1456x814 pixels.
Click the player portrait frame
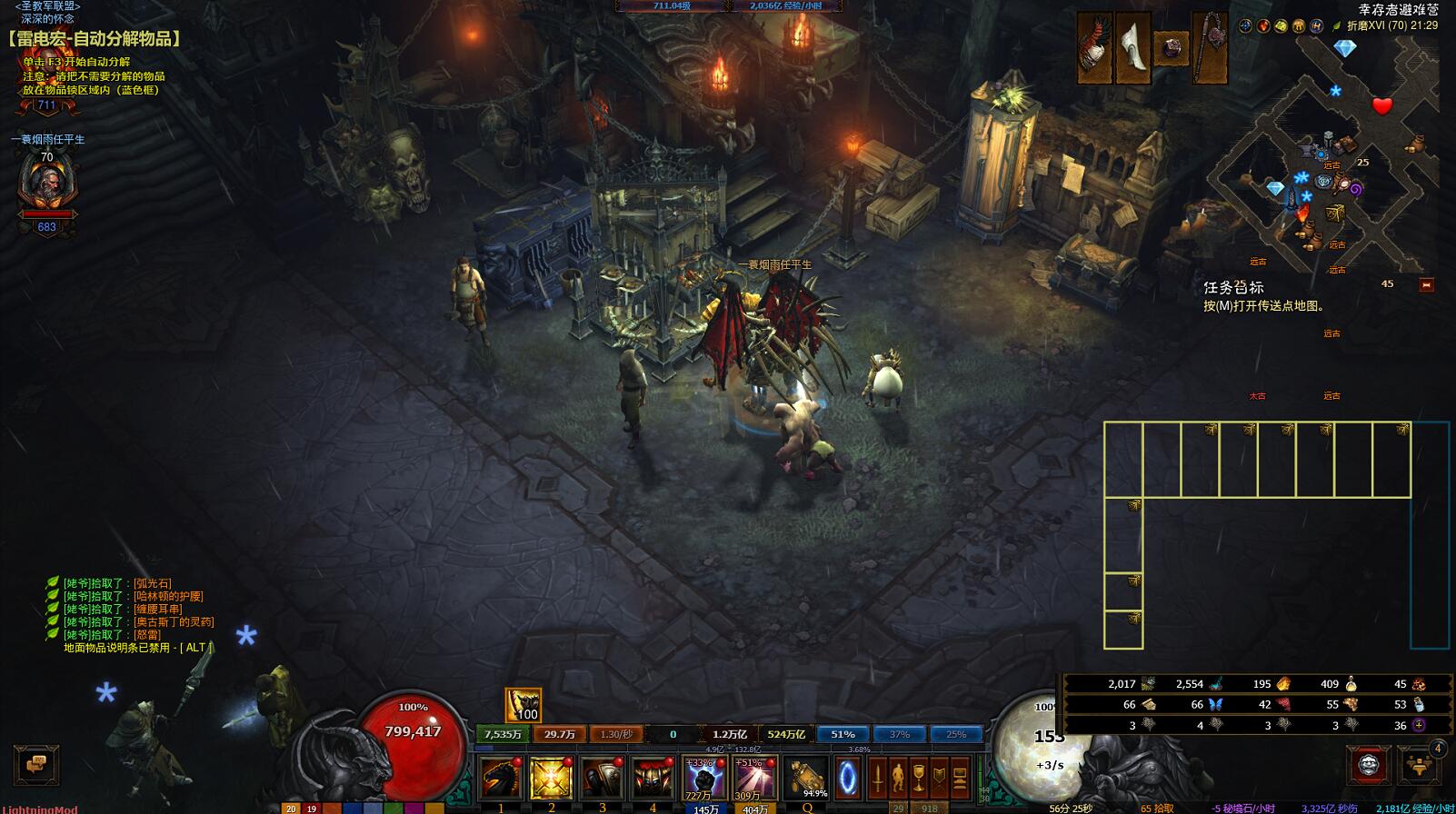(x=46, y=183)
